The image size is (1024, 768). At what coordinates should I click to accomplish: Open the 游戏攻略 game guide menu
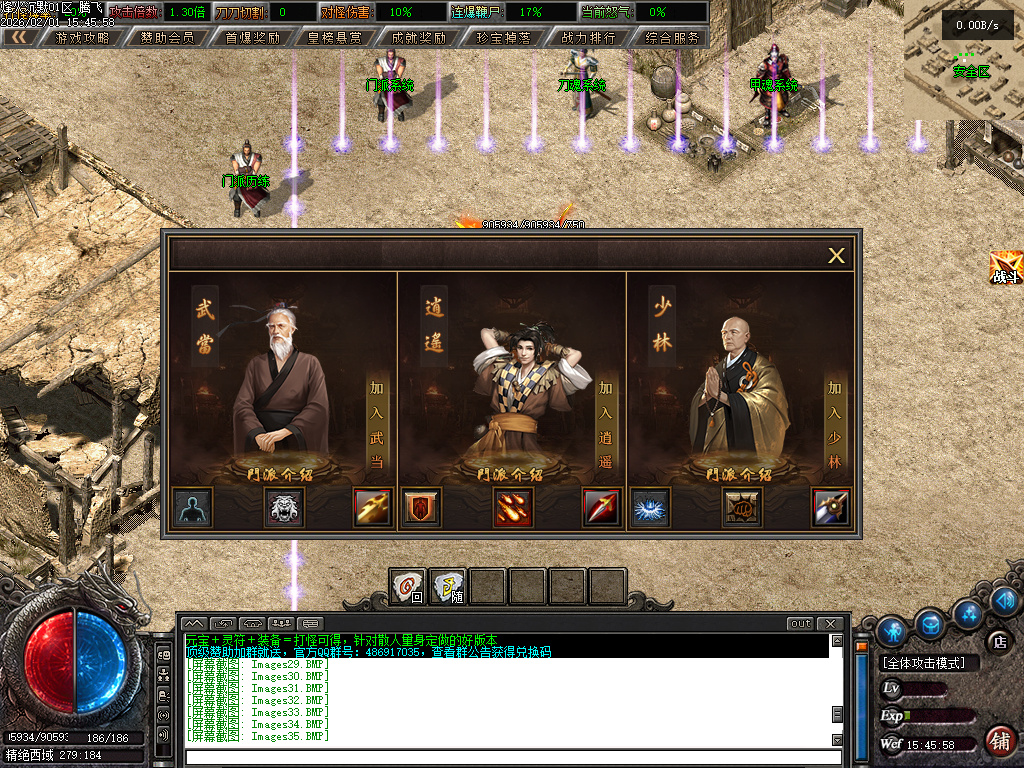coord(83,38)
